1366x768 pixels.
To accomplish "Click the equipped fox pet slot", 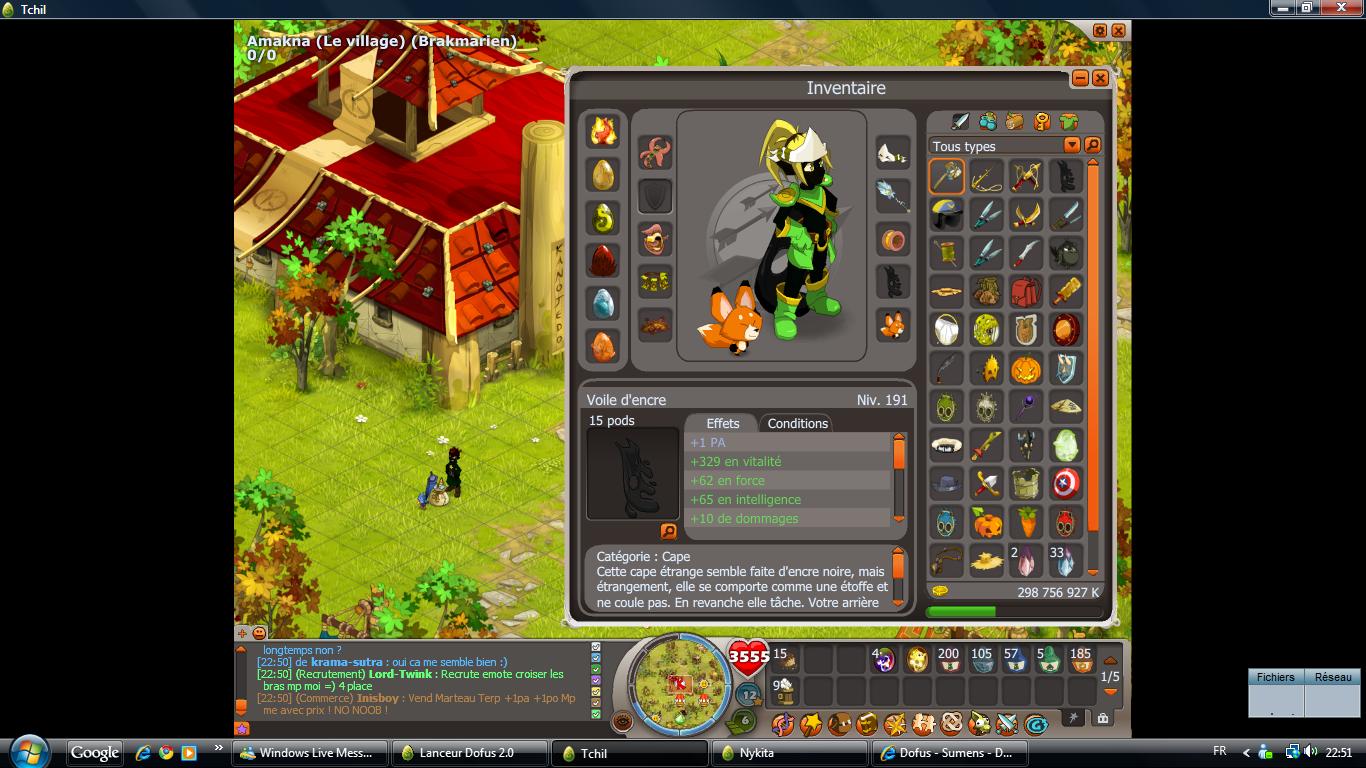I will click(893, 325).
